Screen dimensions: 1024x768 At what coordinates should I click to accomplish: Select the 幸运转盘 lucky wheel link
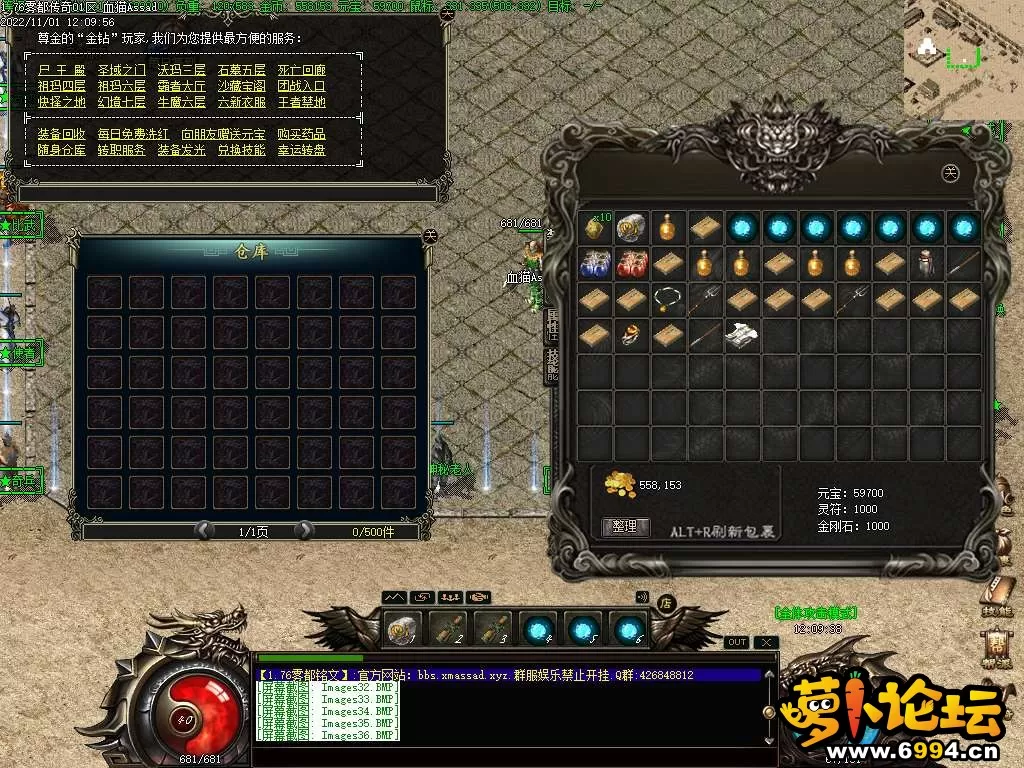[x=301, y=150]
